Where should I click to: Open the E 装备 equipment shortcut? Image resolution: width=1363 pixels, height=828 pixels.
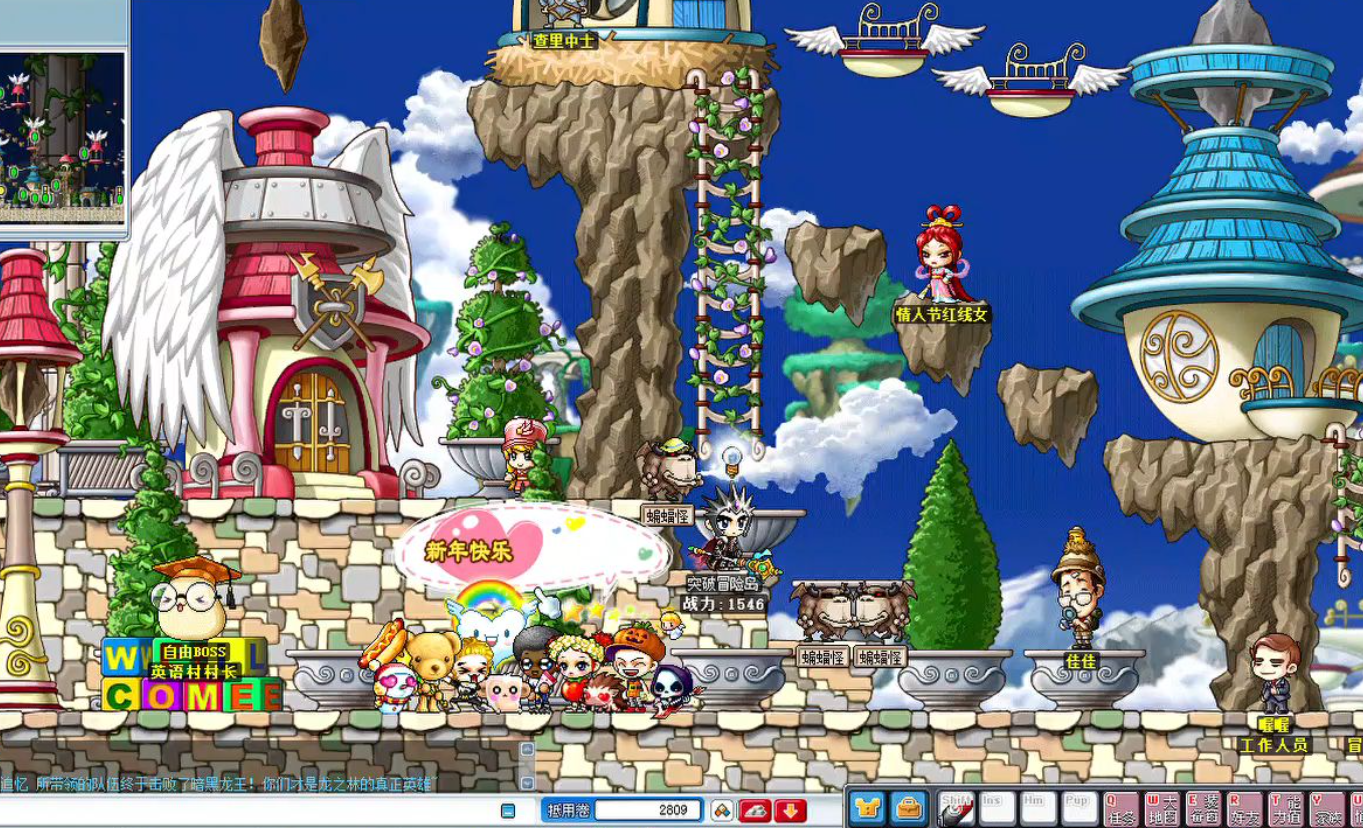click(1203, 809)
